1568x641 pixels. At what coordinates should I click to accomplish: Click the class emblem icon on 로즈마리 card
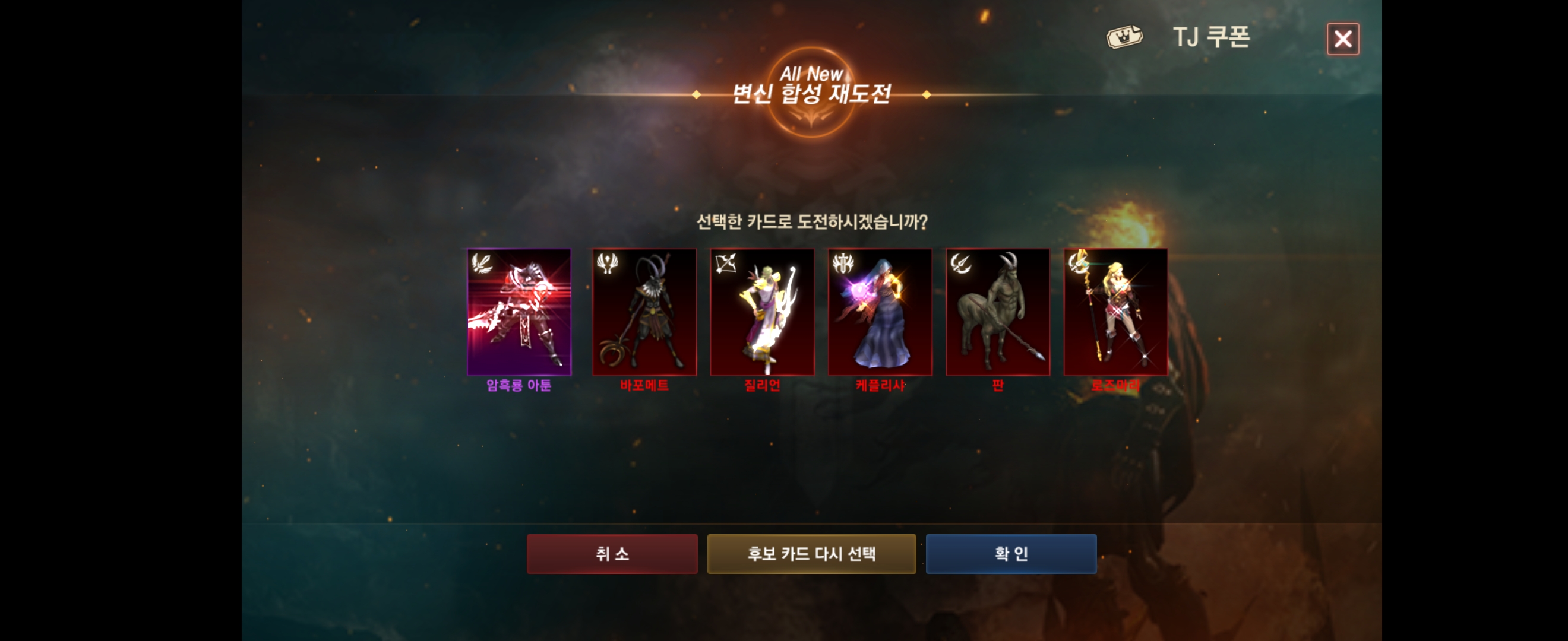click(1077, 265)
